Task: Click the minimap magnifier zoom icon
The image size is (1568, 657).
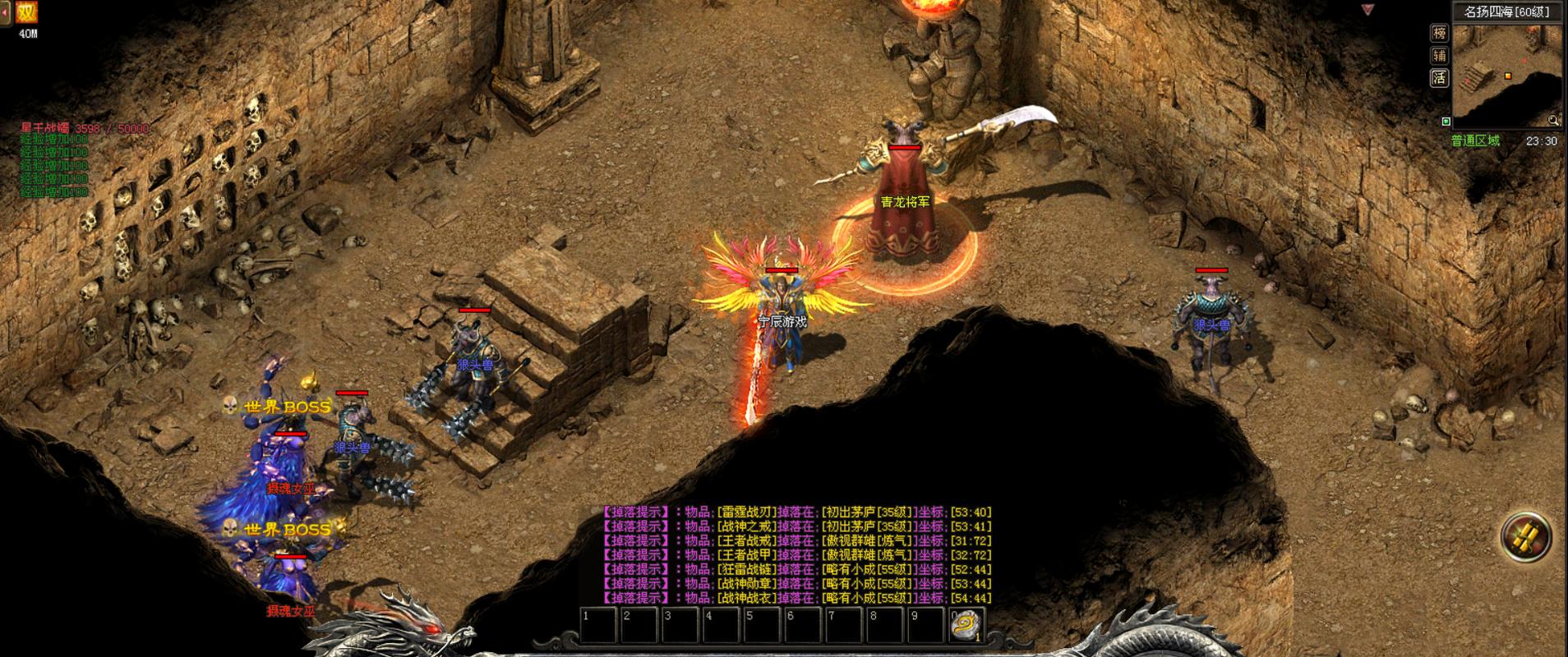Action: 1553,120
